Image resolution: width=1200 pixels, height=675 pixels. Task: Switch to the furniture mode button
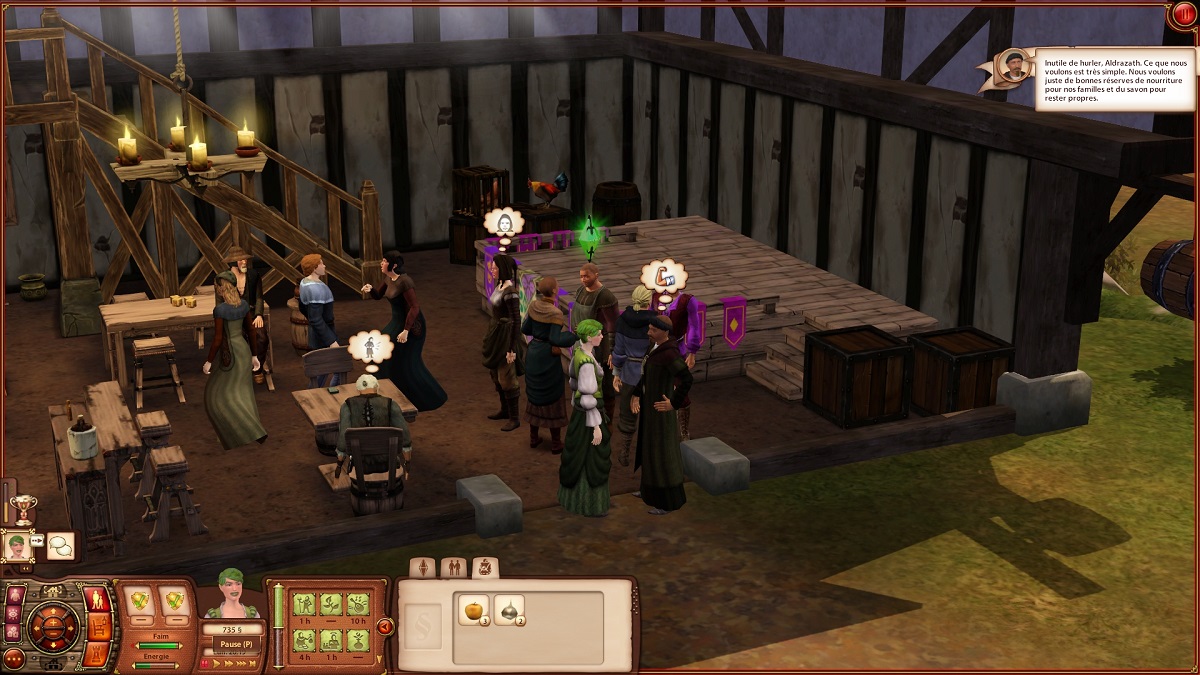tap(99, 627)
